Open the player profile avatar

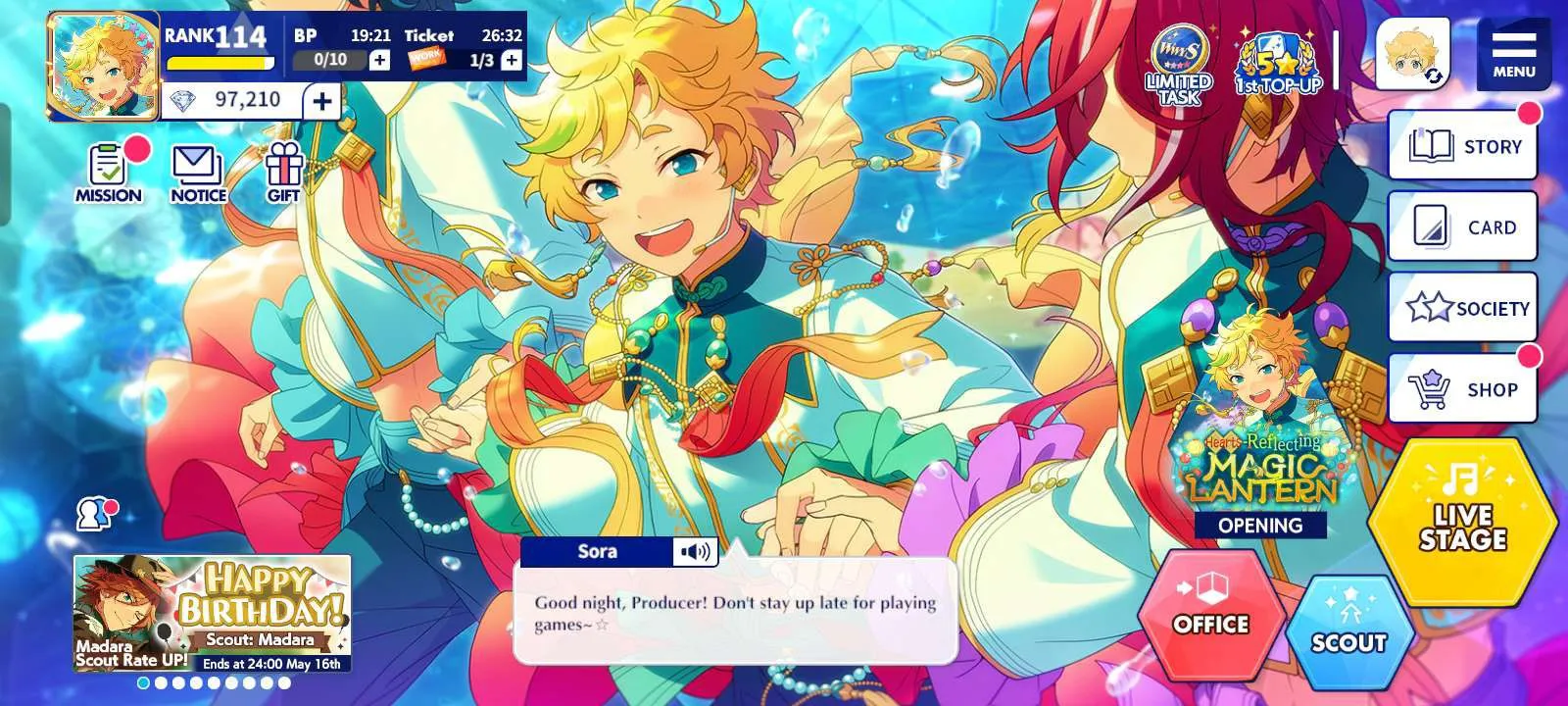point(103,67)
